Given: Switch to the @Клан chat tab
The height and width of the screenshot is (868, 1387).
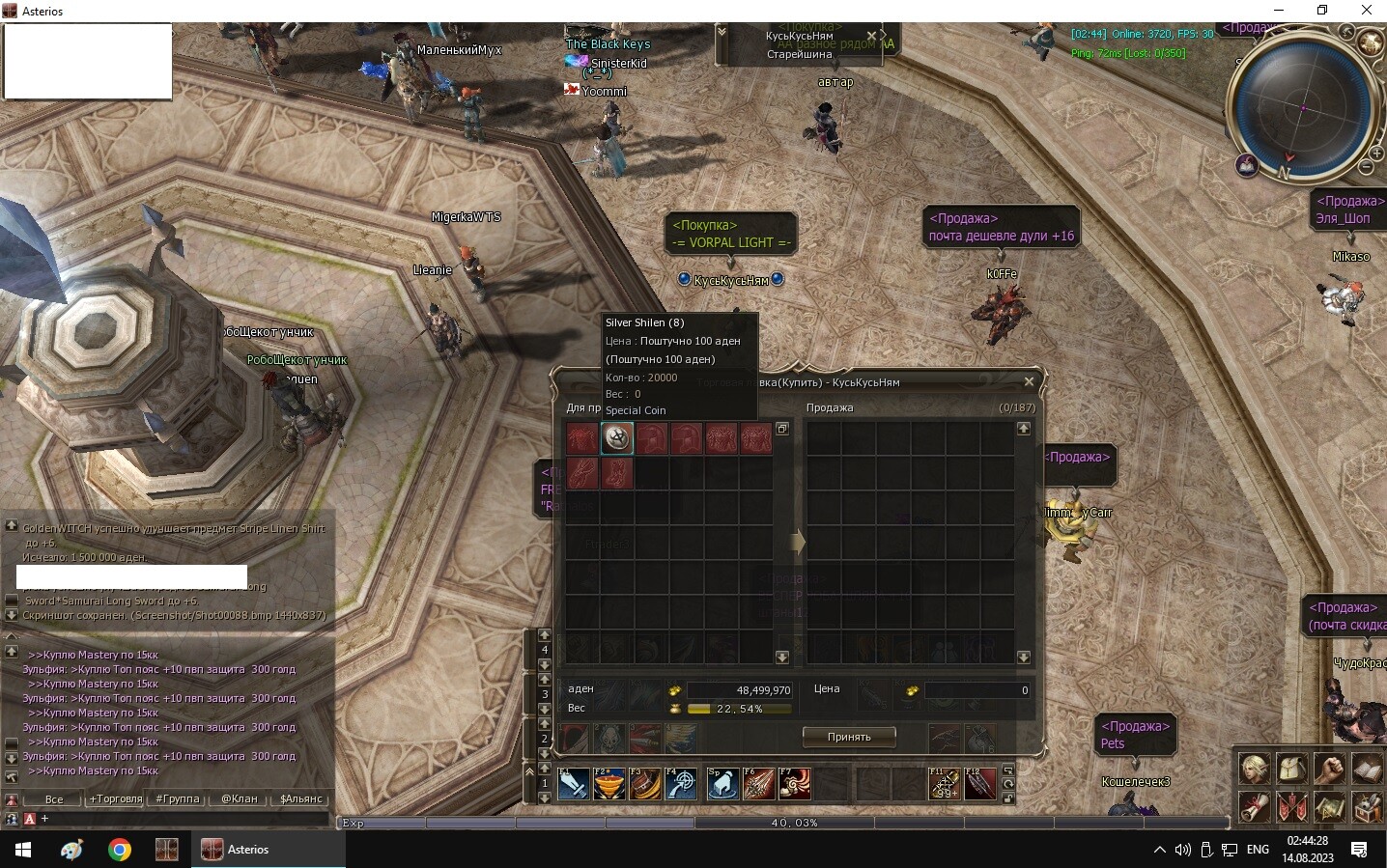Looking at the screenshot, I should point(240,798).
